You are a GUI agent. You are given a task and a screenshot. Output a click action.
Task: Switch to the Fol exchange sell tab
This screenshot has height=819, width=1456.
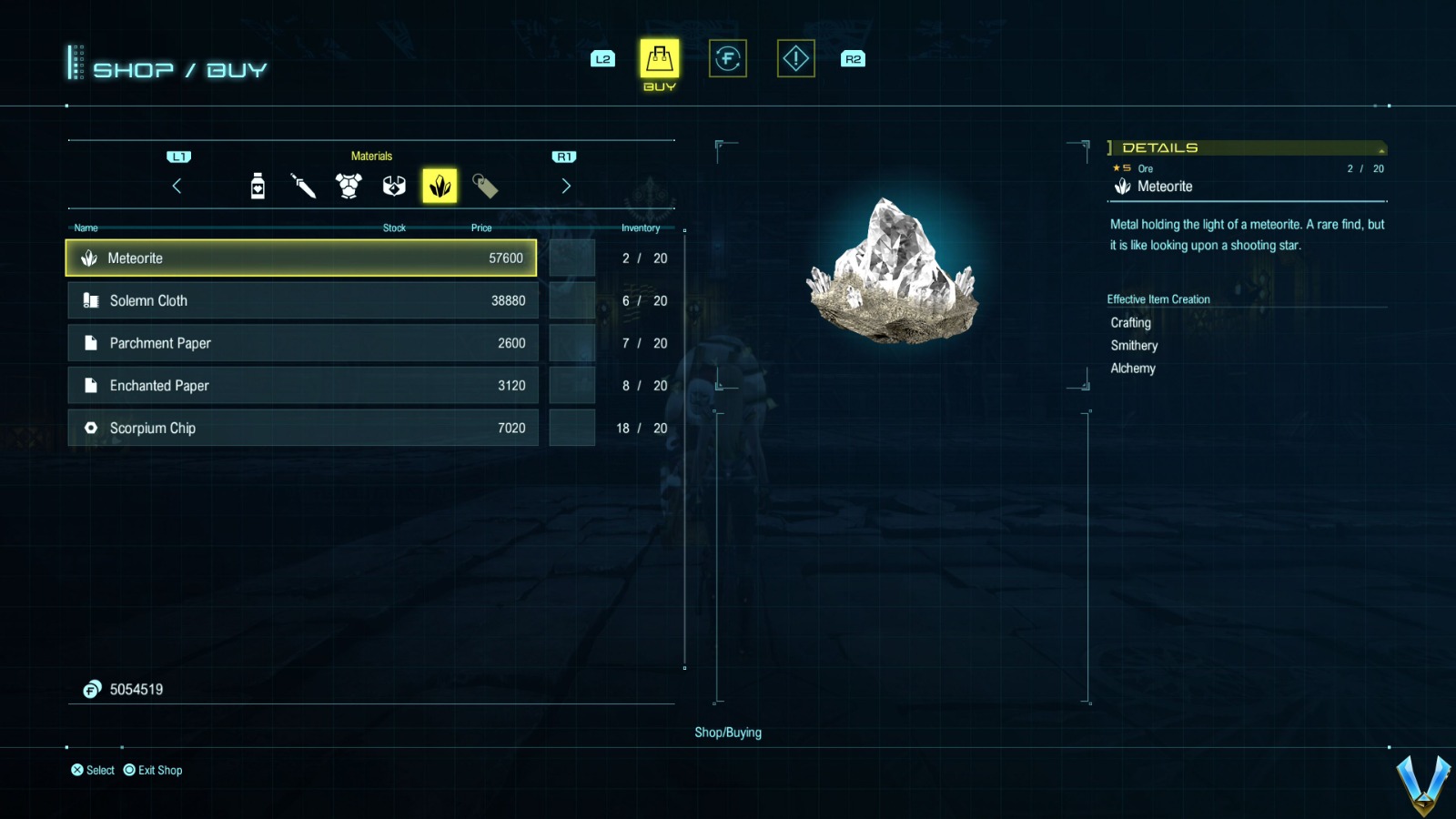[728, 59]
